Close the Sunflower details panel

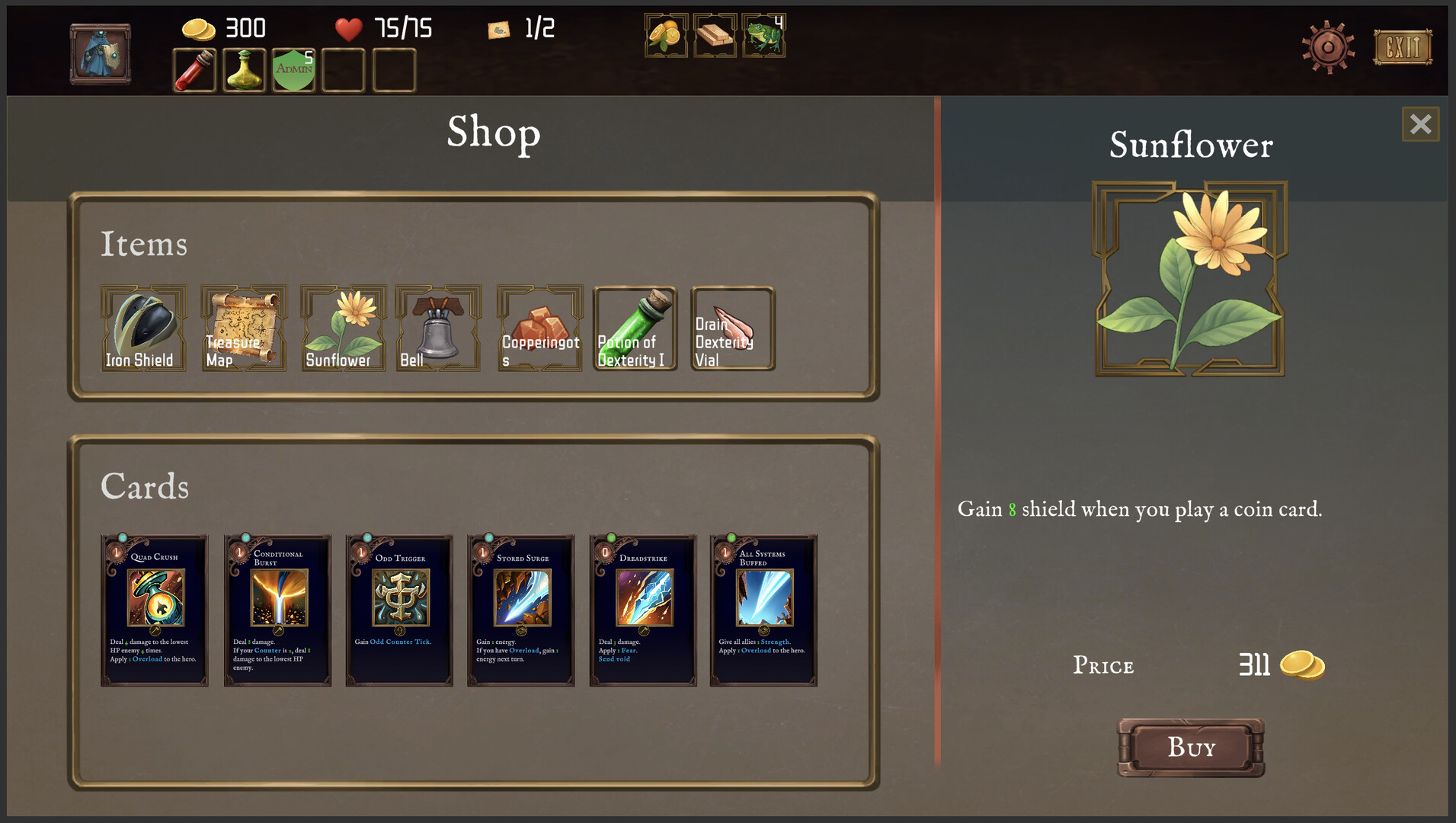pyautogui.click(x=1420, y=124)
